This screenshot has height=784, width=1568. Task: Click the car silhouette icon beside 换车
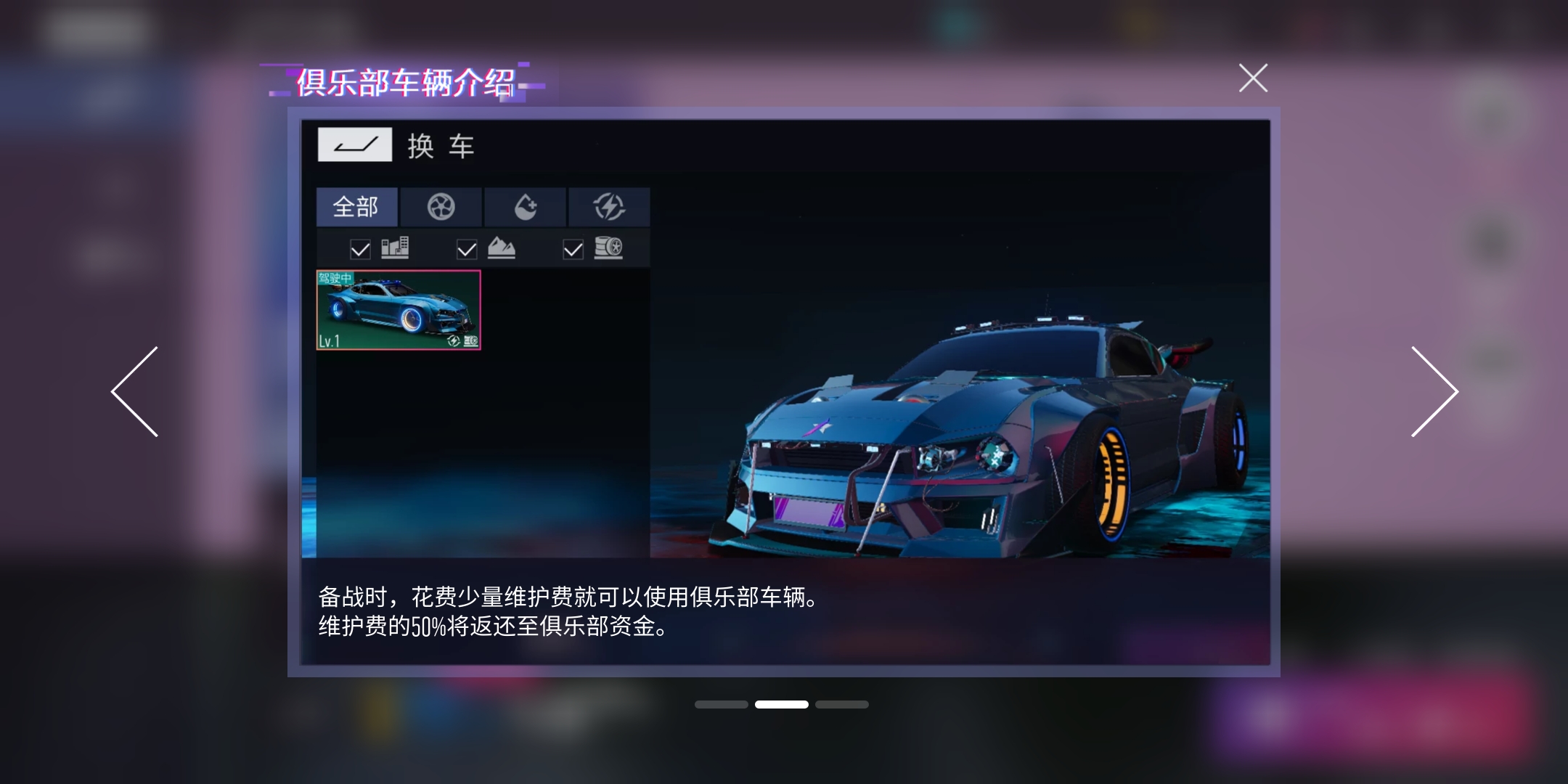355,144
